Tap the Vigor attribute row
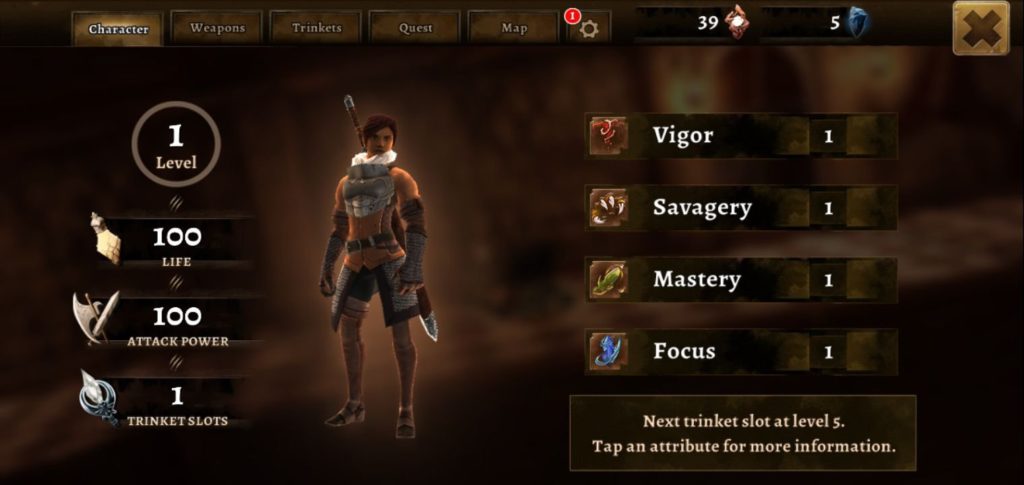This screenshot has height=485, width=1024. (x=741, y=136)
